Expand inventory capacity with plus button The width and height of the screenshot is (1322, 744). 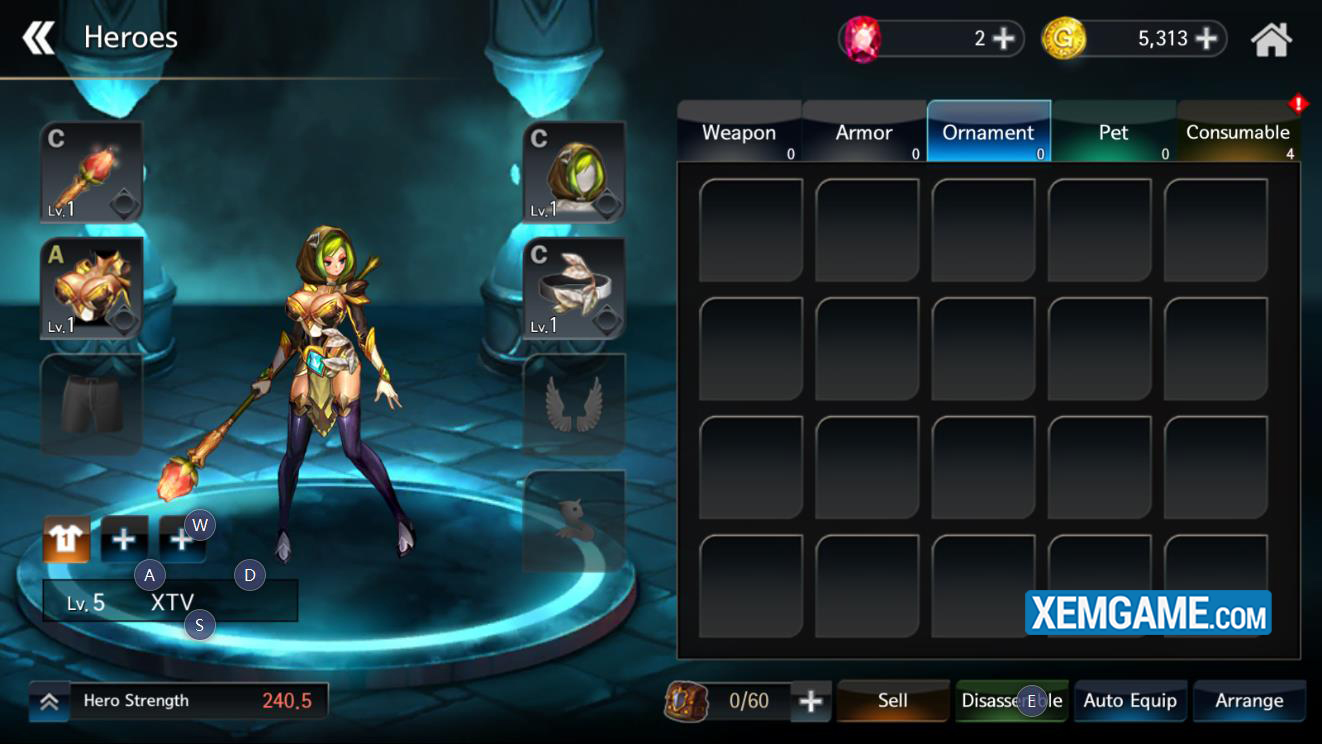[x=811, y=701]
